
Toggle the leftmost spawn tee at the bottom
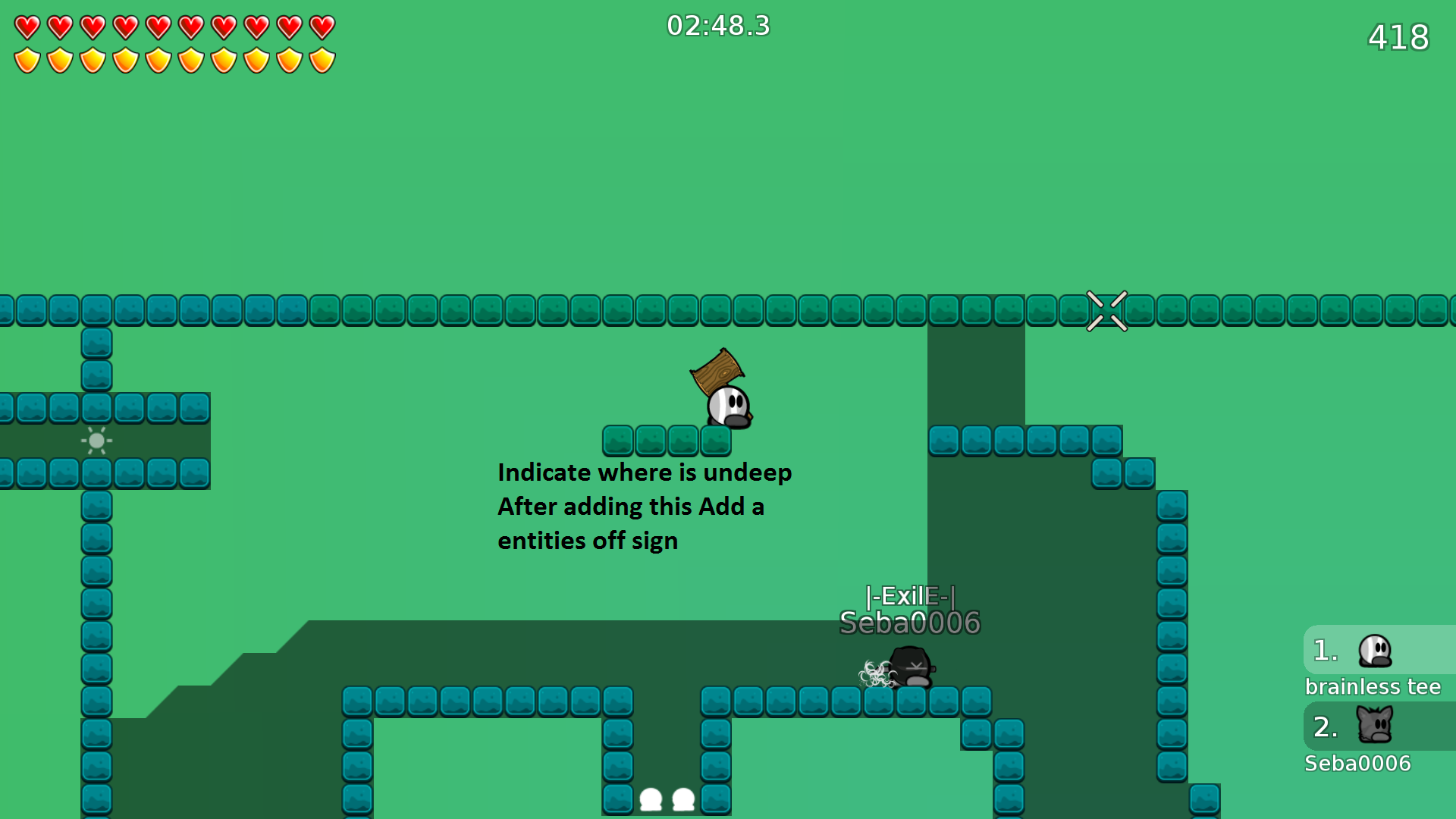[x=651, y=800]
